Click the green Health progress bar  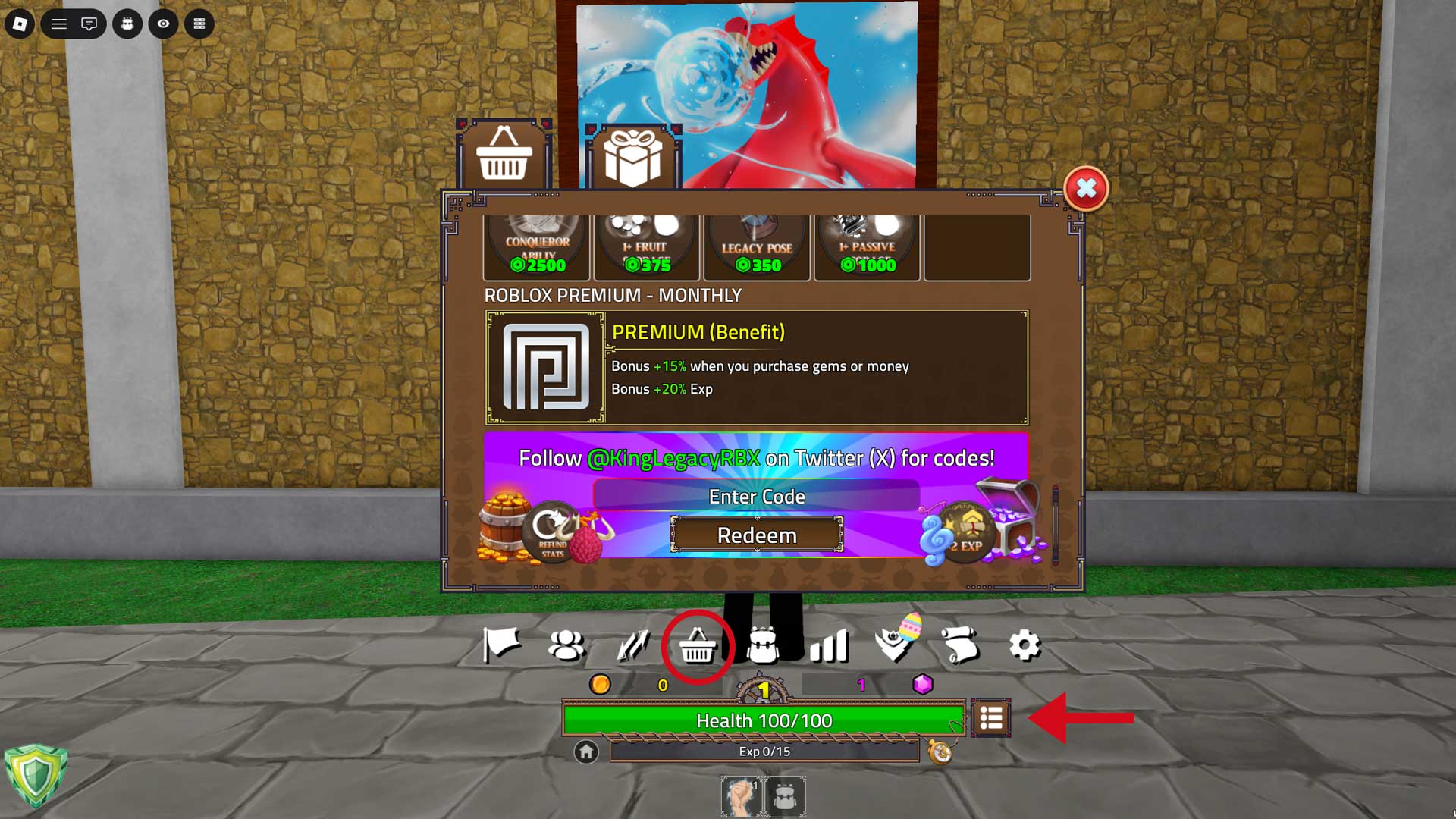click(x=758, y=721)
